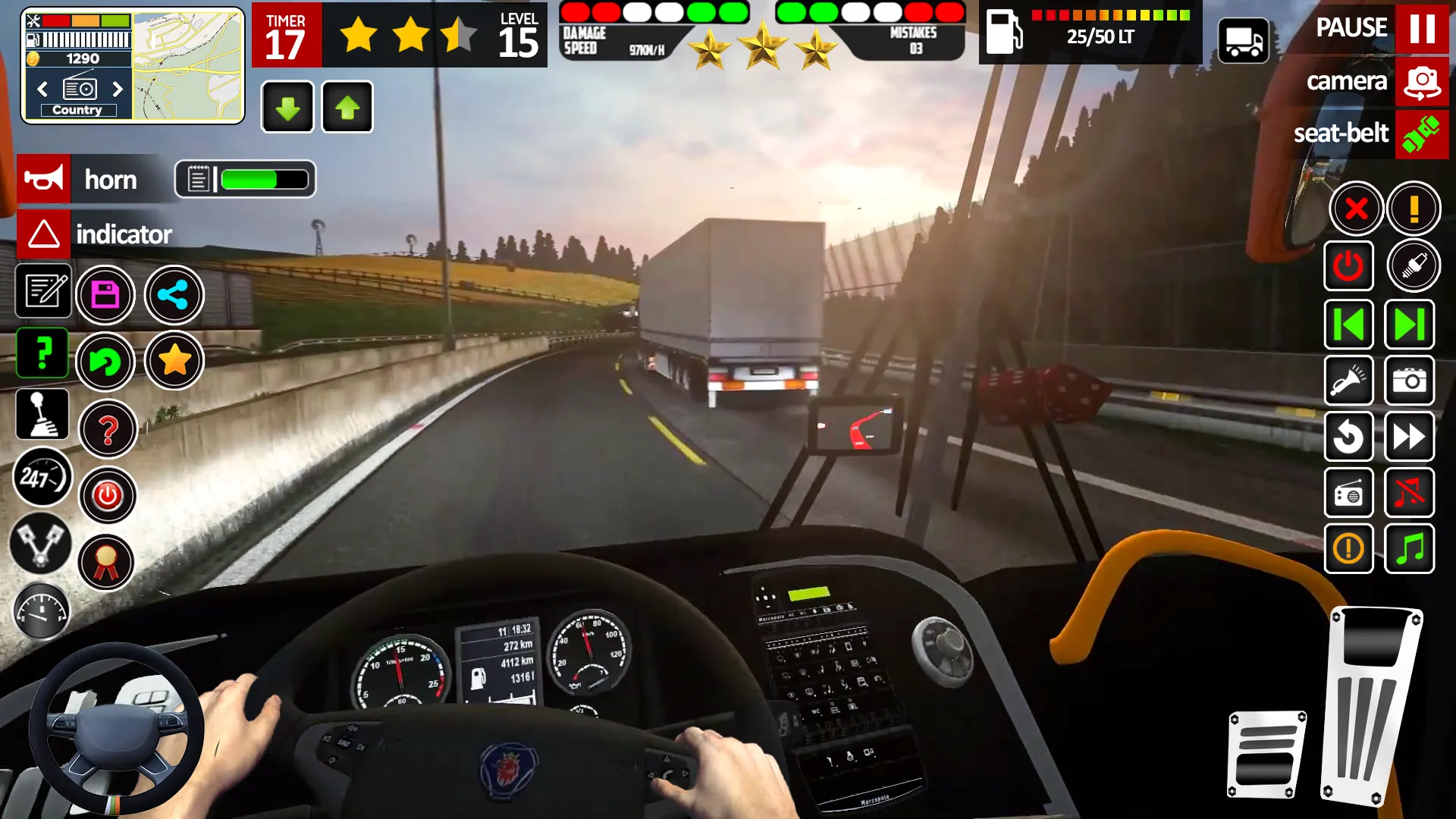1456x819 pixels.
Task: Save the game progress
Action: 106,294
